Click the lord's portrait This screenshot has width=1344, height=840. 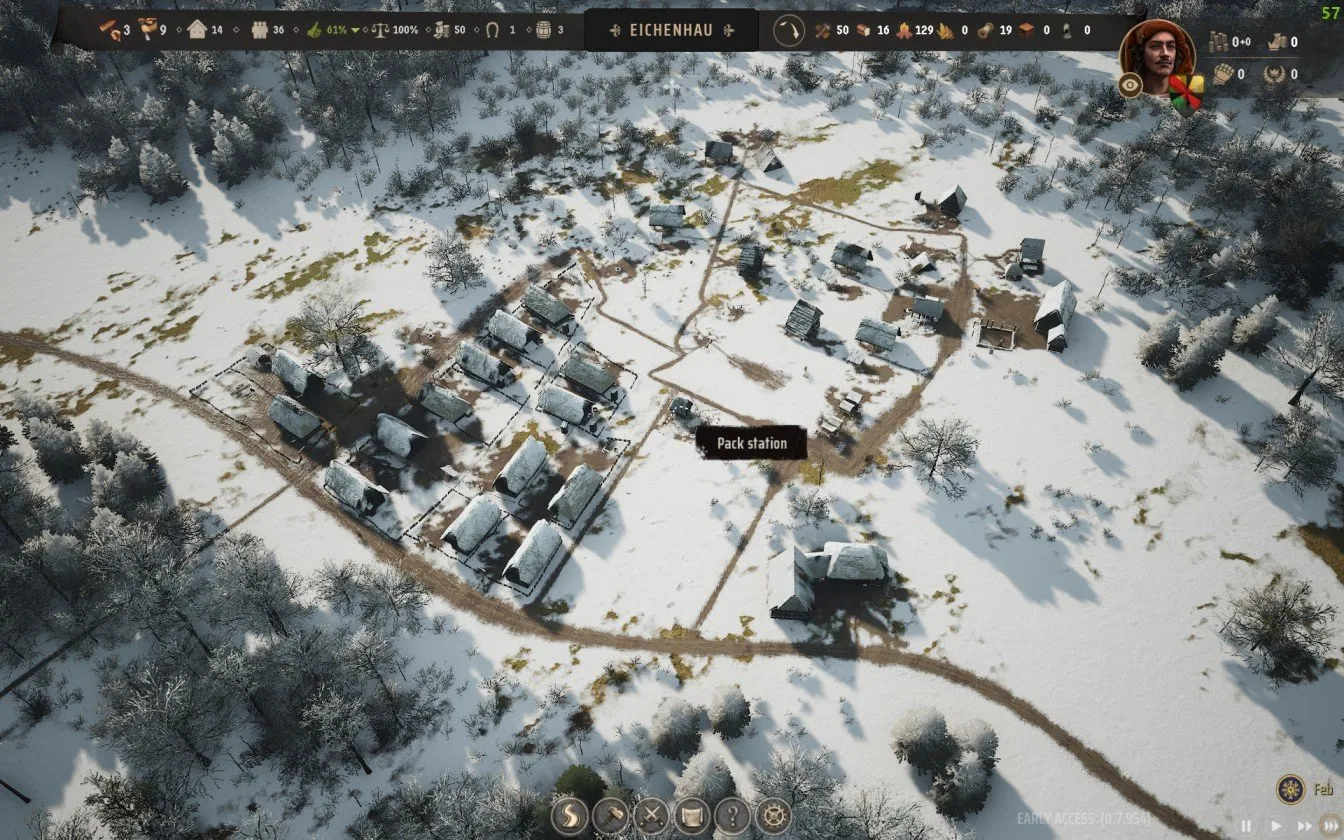1158,56
